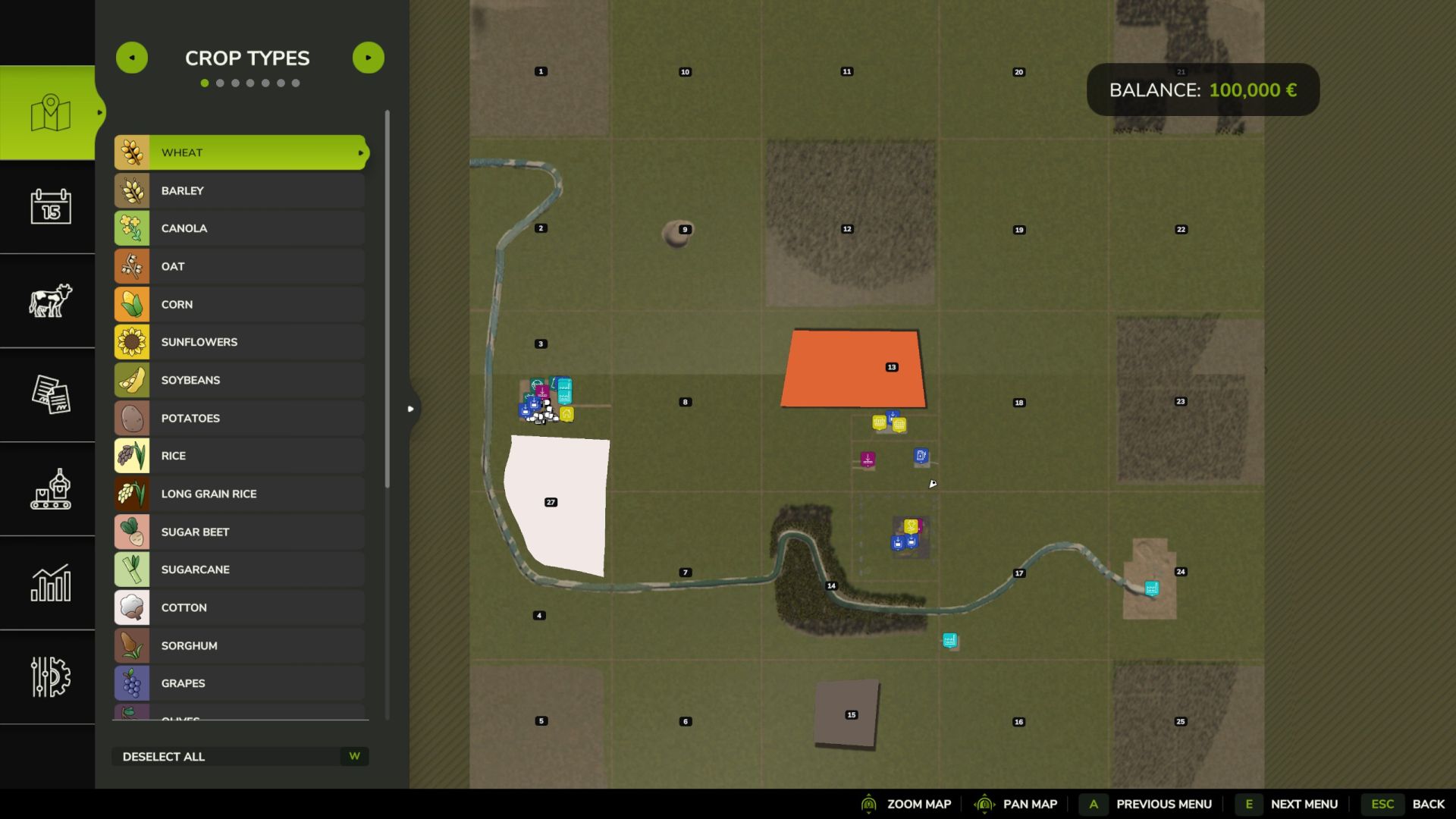Switch to the statistics bar chart tab
This screenshot has width=1456, height=819.
click(50, 582)
